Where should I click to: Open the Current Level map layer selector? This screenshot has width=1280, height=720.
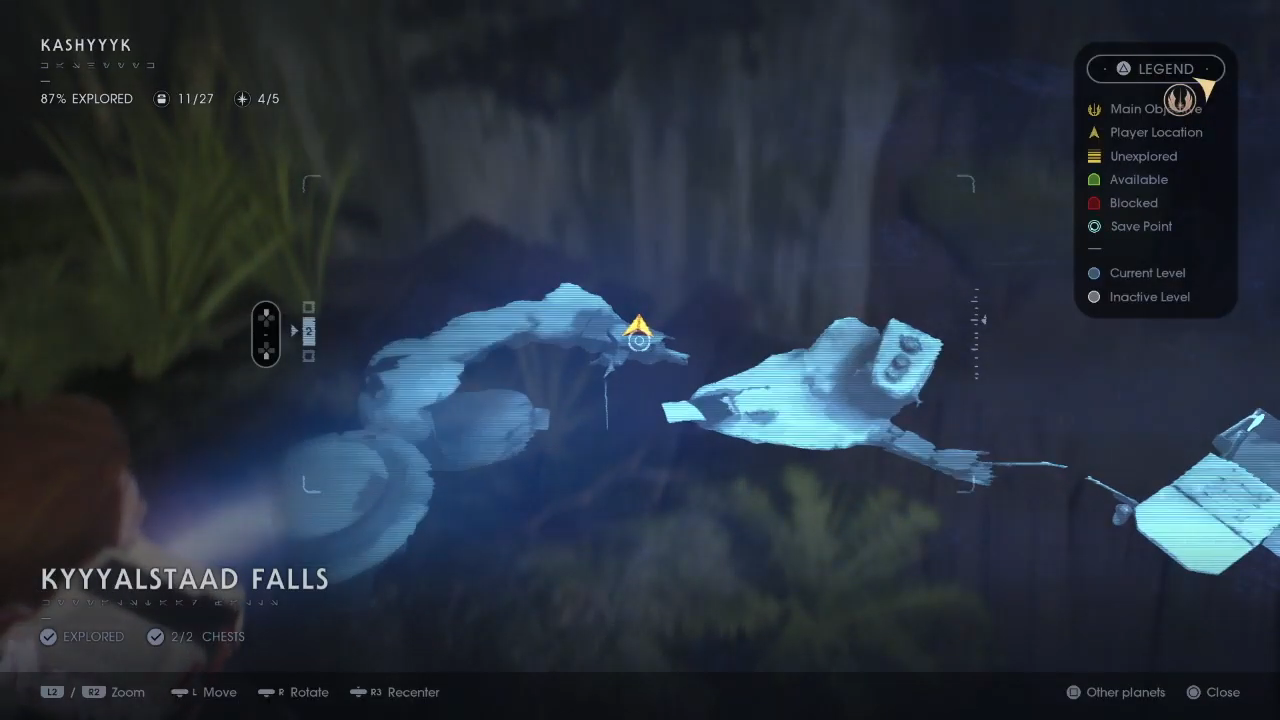coord(1094,272)
